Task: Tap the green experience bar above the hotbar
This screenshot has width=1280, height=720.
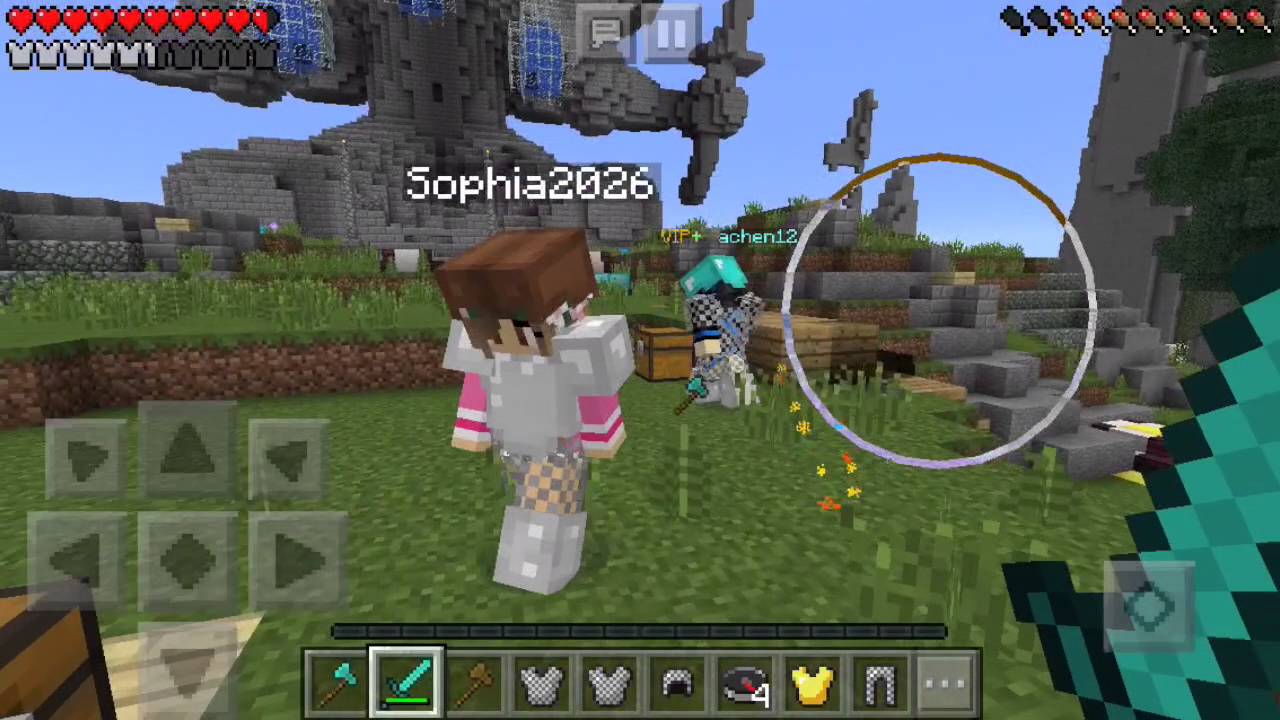Action: click(640, 630)
